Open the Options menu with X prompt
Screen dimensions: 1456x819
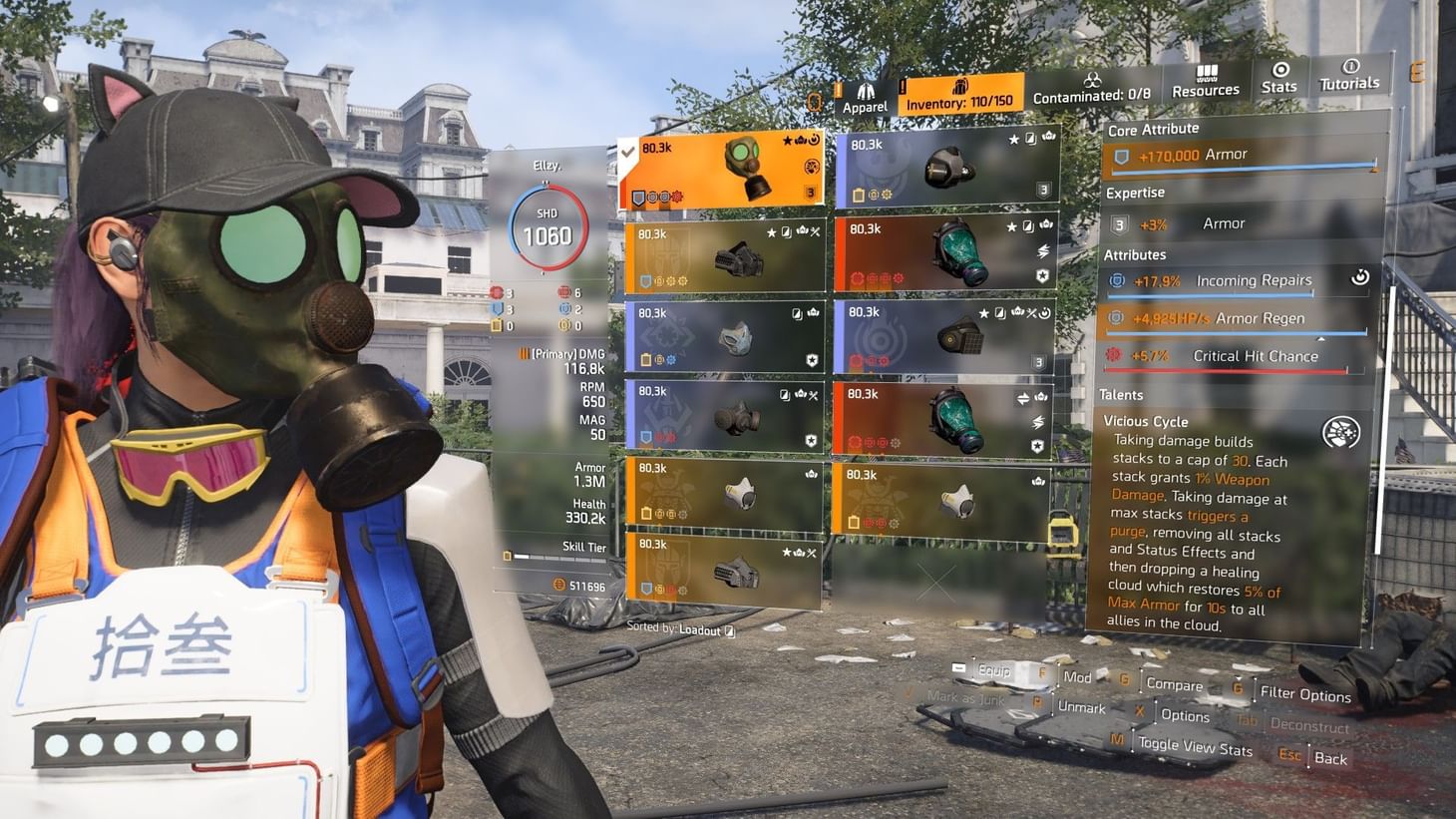tap(1185, 715)
